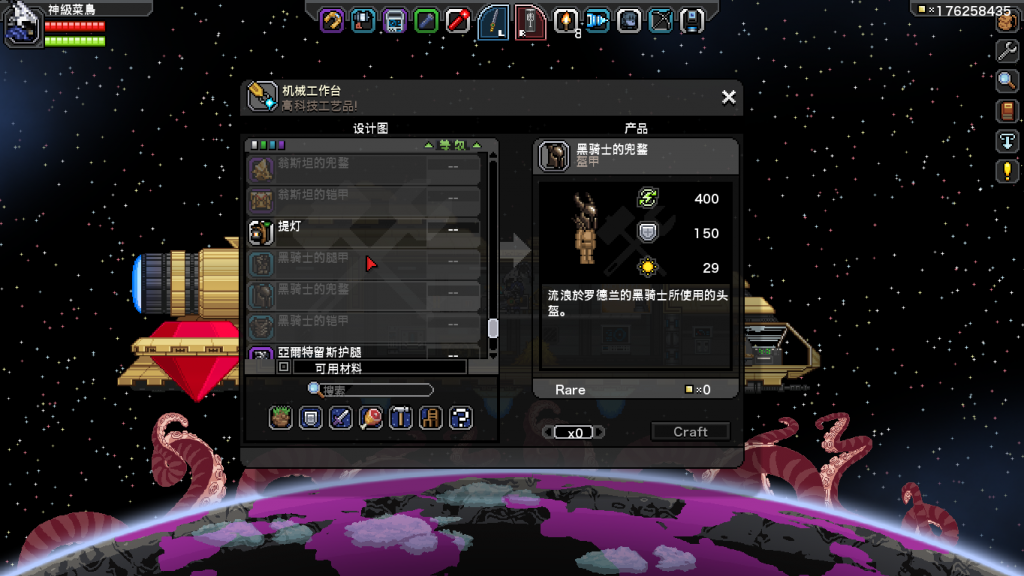Viewport: 1024px width, 576px height.
Task: Show the question mark miscellaneous category
Action: click(460, 418)
